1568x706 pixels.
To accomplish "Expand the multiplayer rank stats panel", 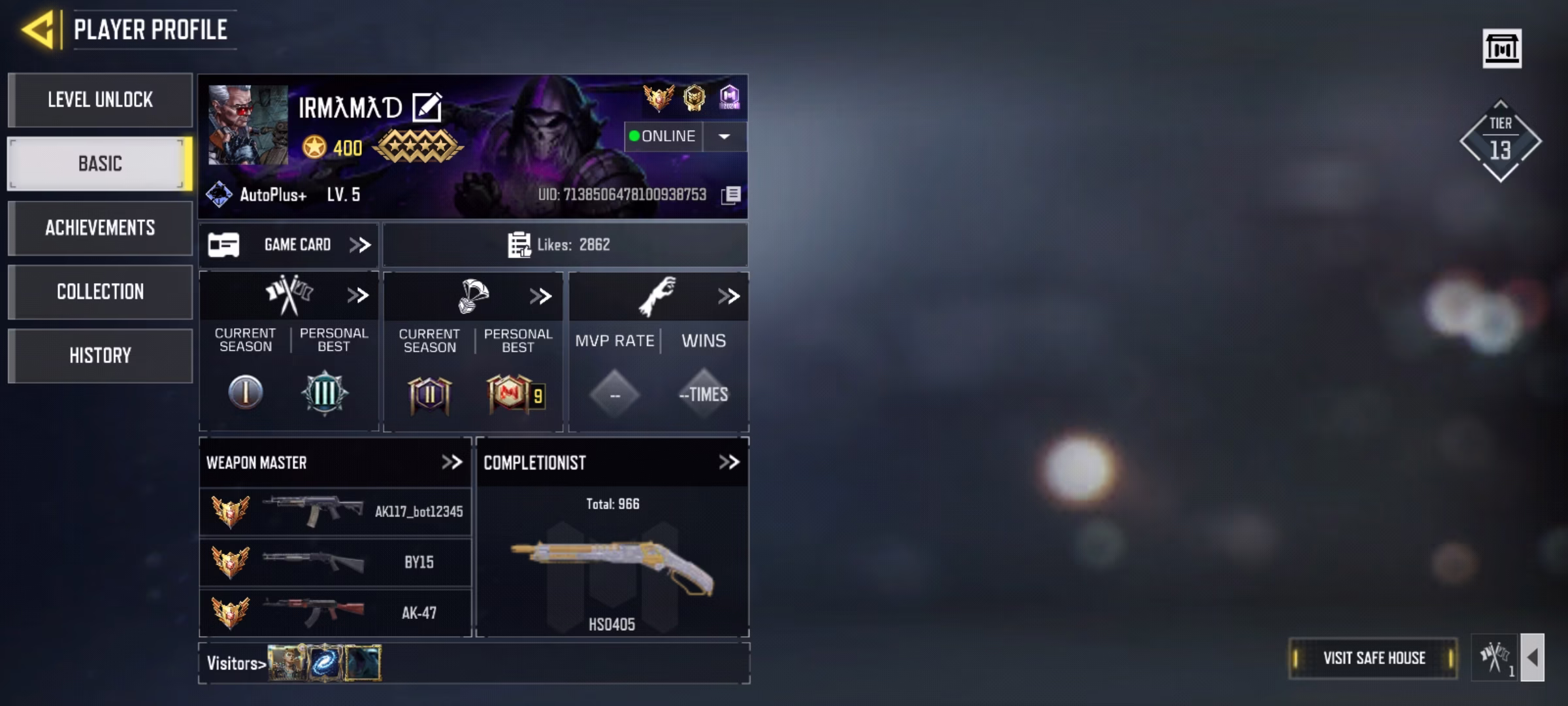I will click(357, 296).
